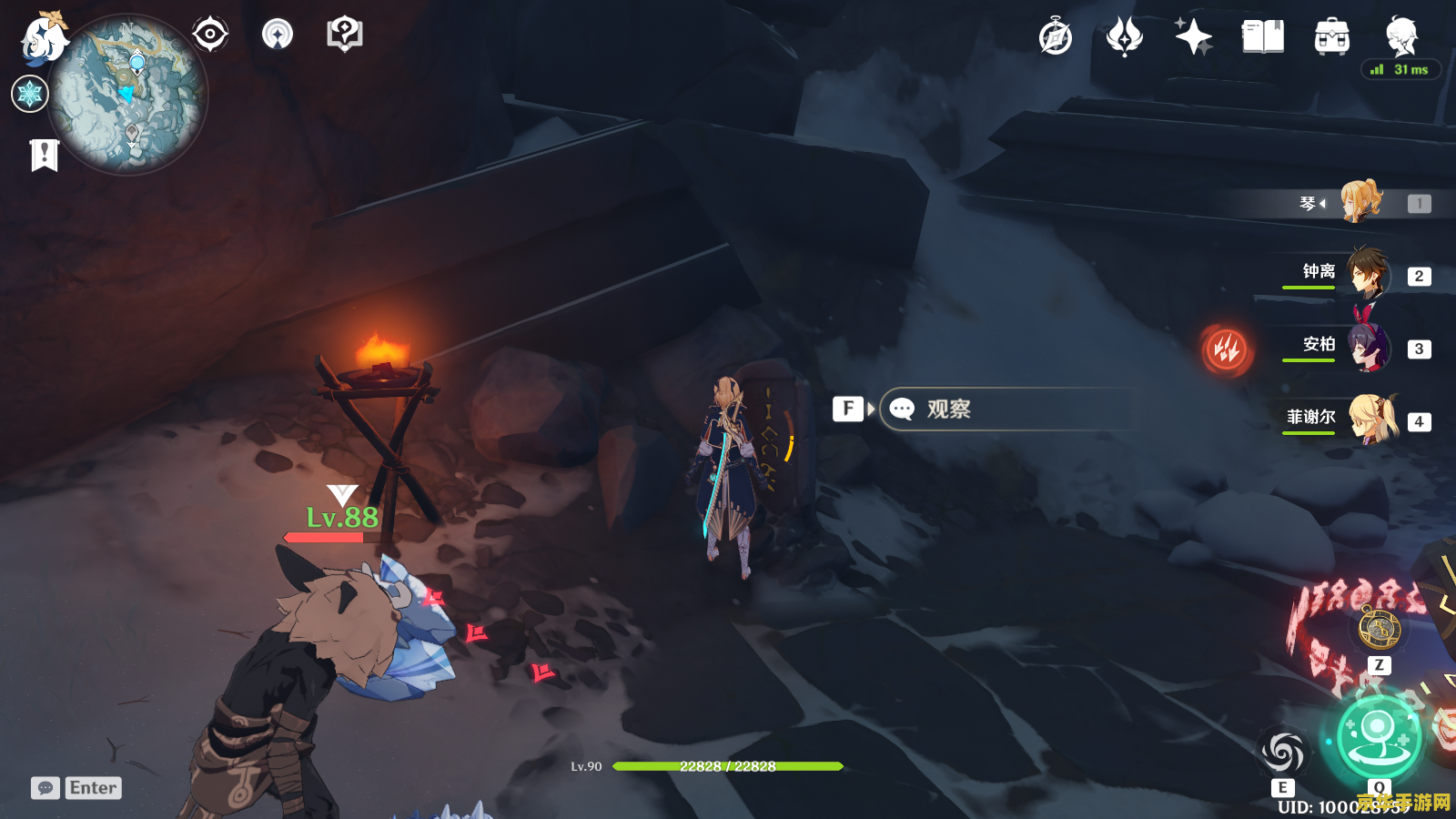The height and width of the screenshot is (819, 1456).
Task: Open the character profile screen
Action: pyautogui.click(x=1400, y=37)
